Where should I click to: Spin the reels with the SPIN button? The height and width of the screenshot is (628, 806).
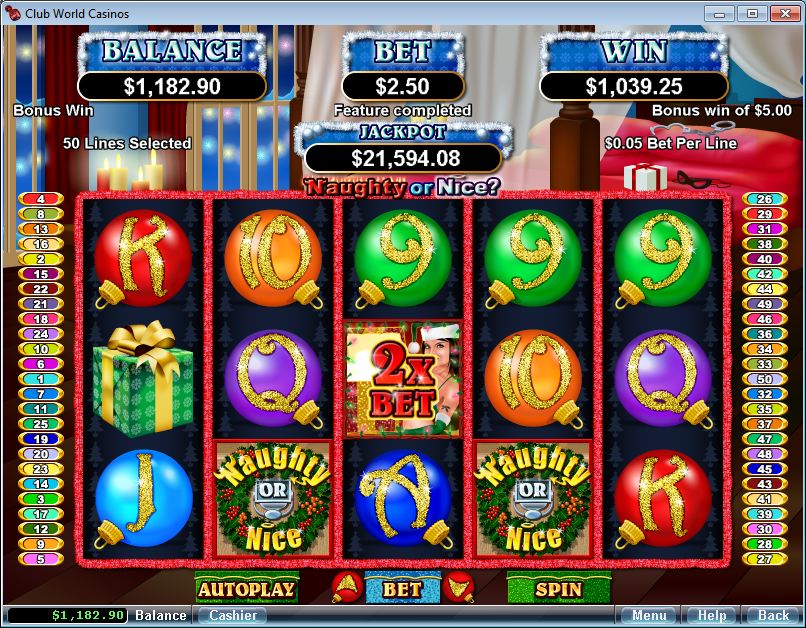(557, 589)
